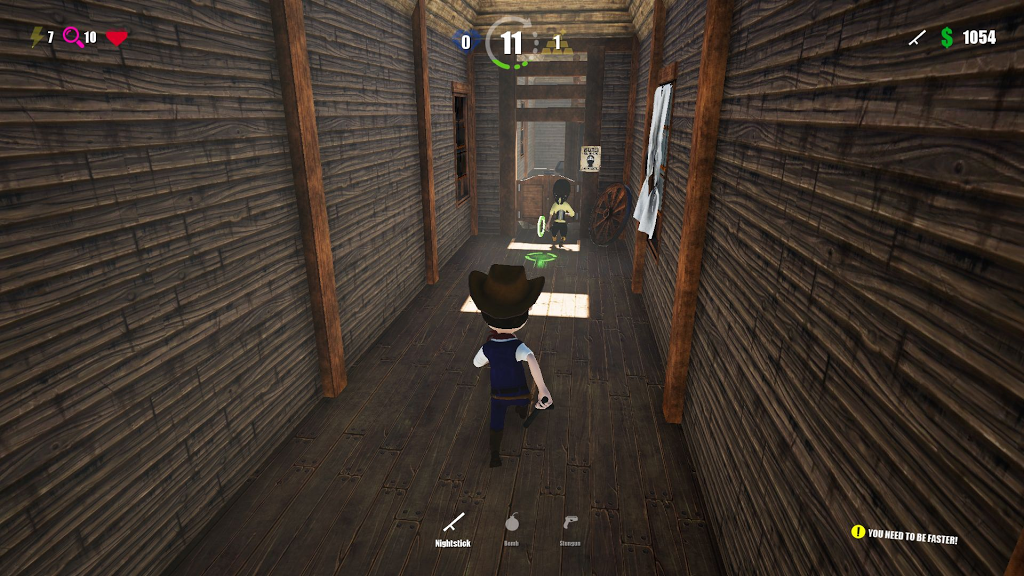Click the equipped nightstick icon beside money

tap(916, 38)
